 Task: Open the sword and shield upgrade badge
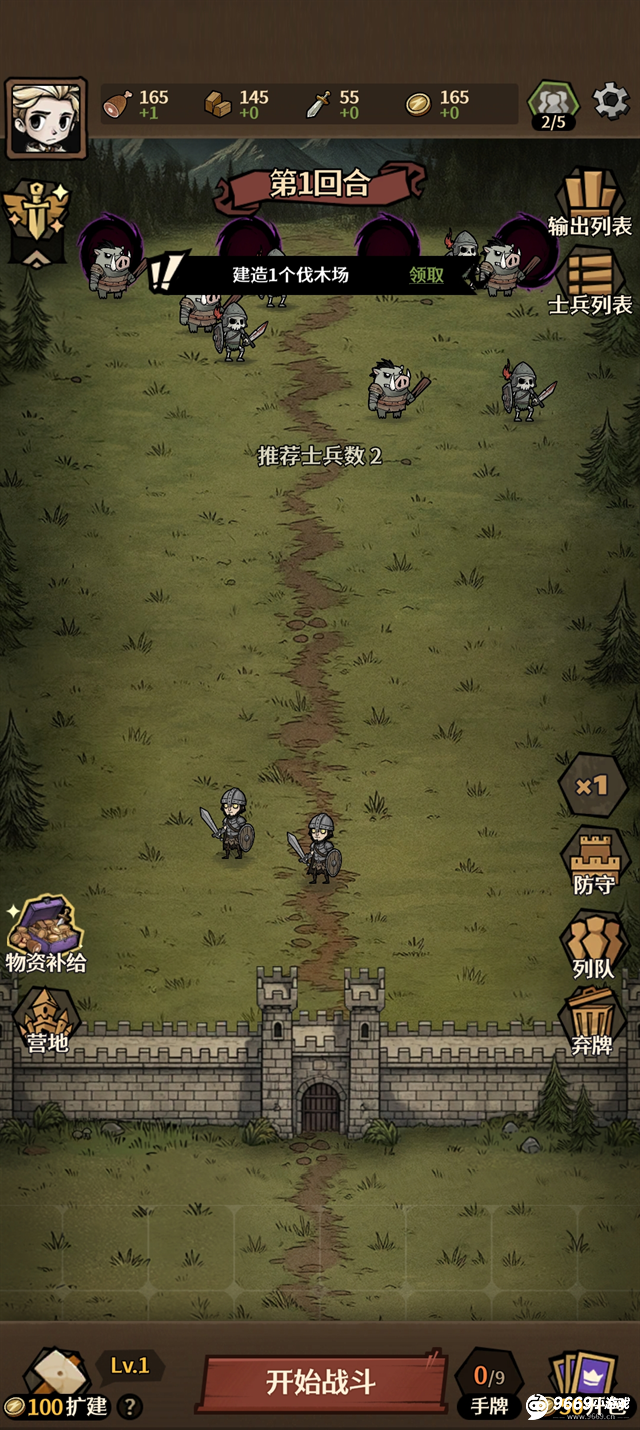coord(36,220)
